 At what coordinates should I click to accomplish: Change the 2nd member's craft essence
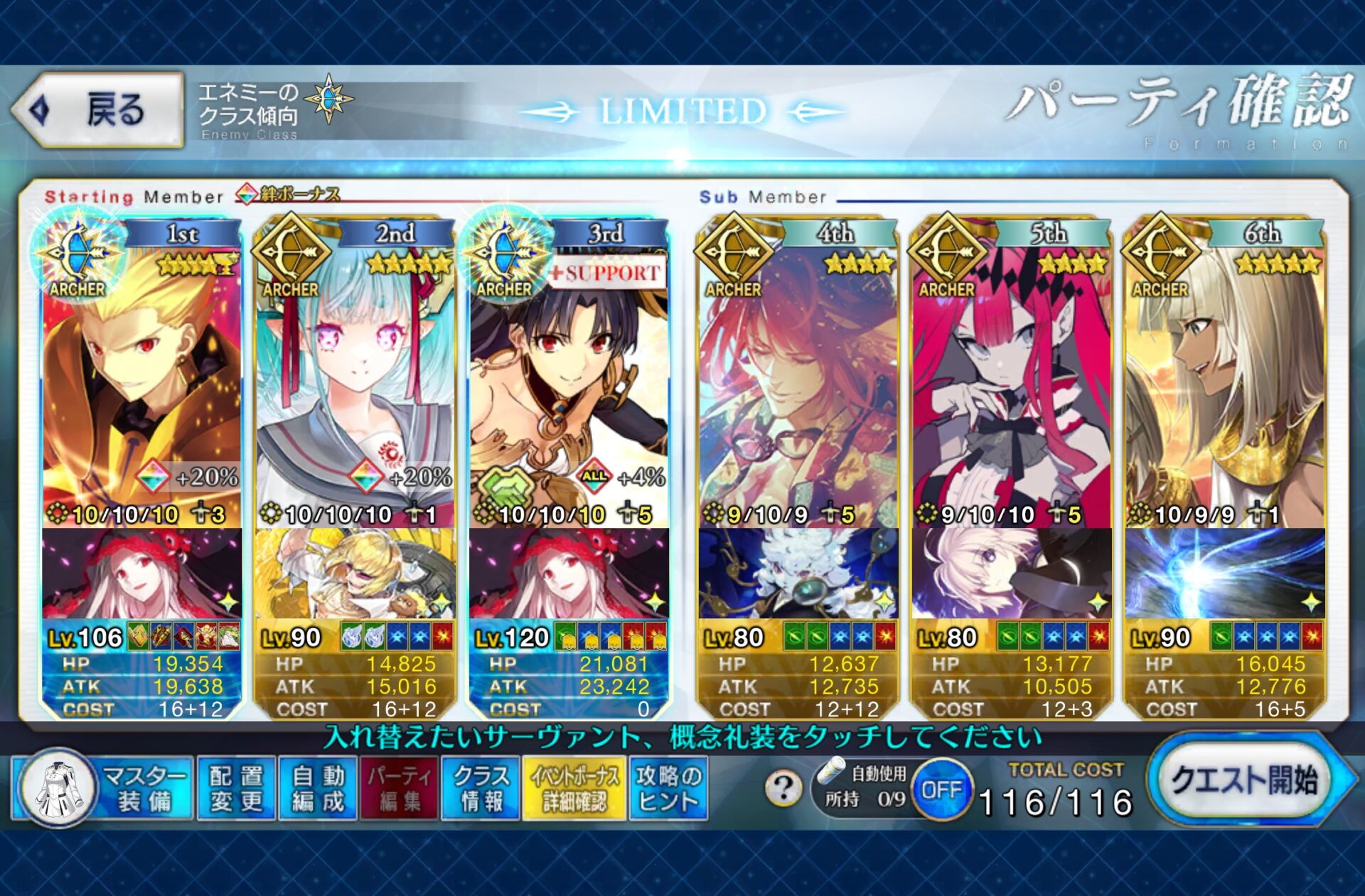(x=355, y=573)
